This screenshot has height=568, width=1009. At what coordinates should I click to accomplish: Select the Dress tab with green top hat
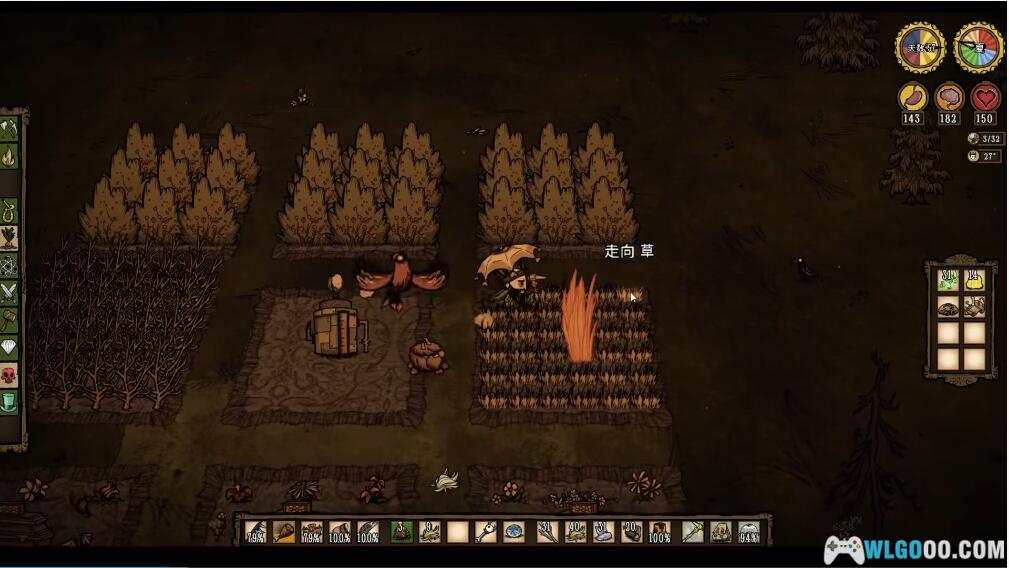pos(9,402)
